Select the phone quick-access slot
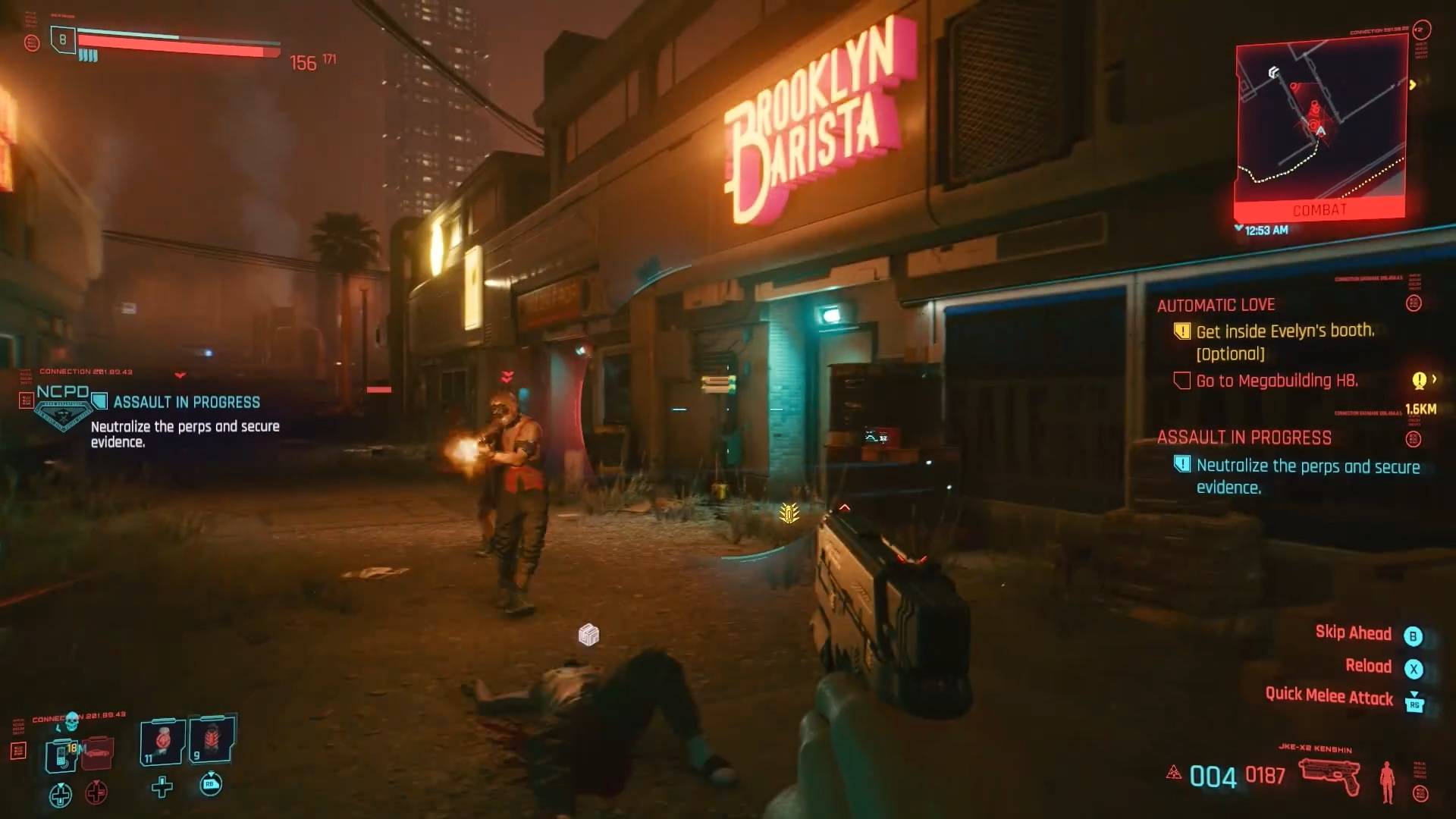The image size is (1456, 819). coord(61,754)
